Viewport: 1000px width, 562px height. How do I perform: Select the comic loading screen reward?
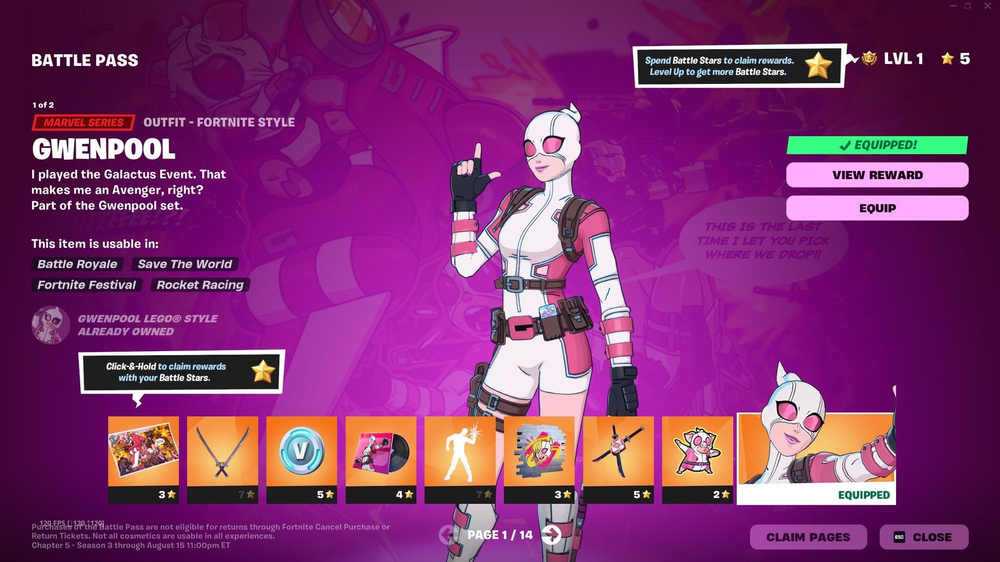(143, 452)
